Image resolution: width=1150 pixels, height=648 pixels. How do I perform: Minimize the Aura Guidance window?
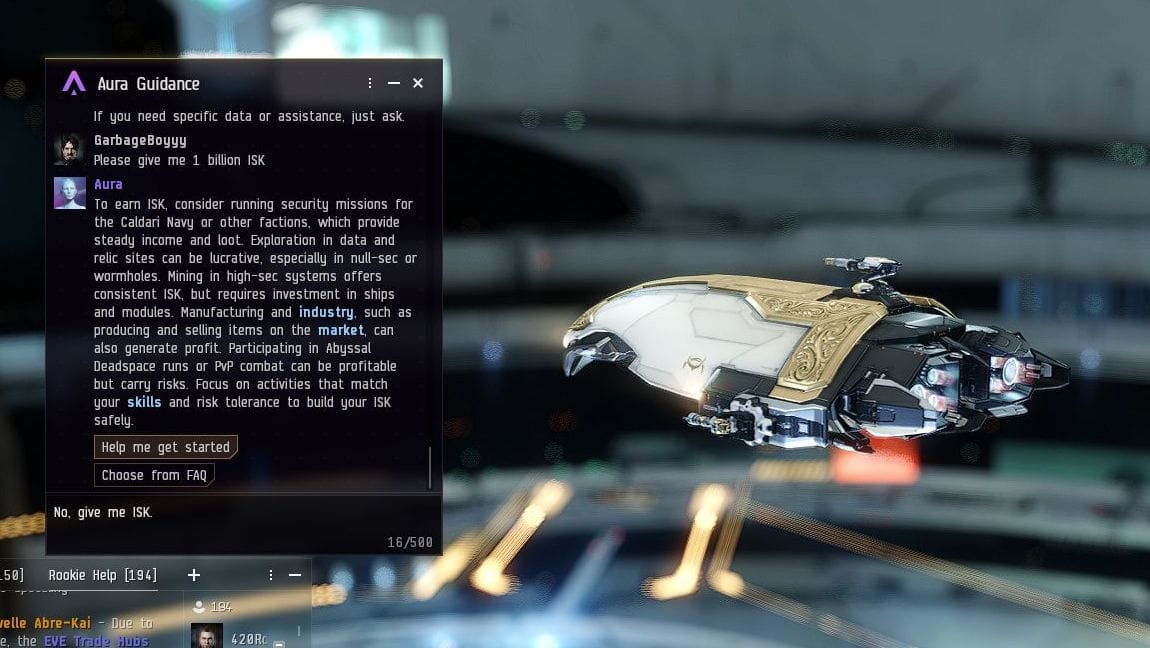point(394,83)
